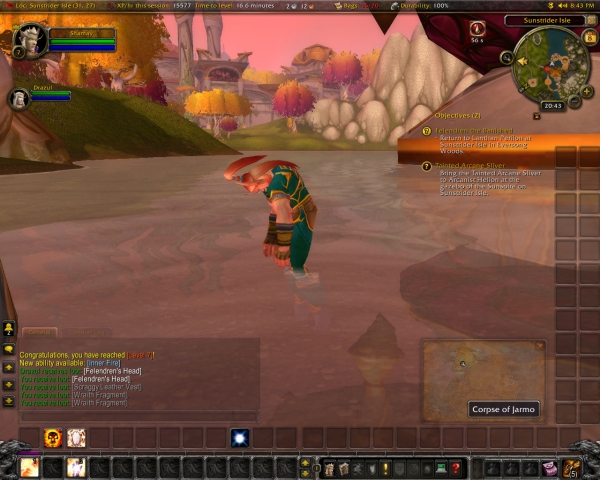Screen dimensions: 600x480
Task: Jump chat to the bottom
Action: (x=9, y=400)
